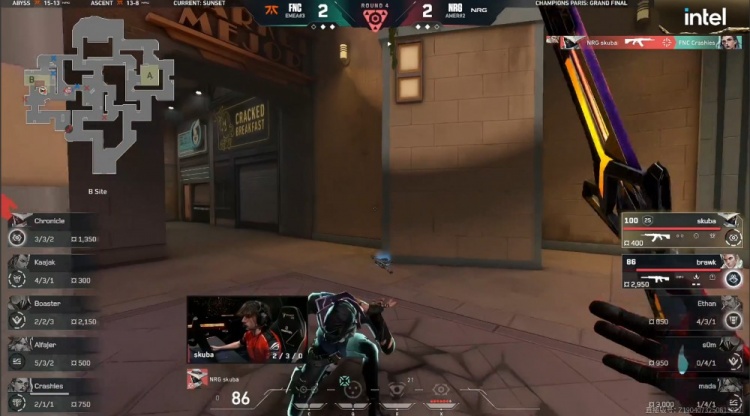The image size is (750, 416).
Task: Click the skuba player webcam feed
Action: [x=246, y=328]
